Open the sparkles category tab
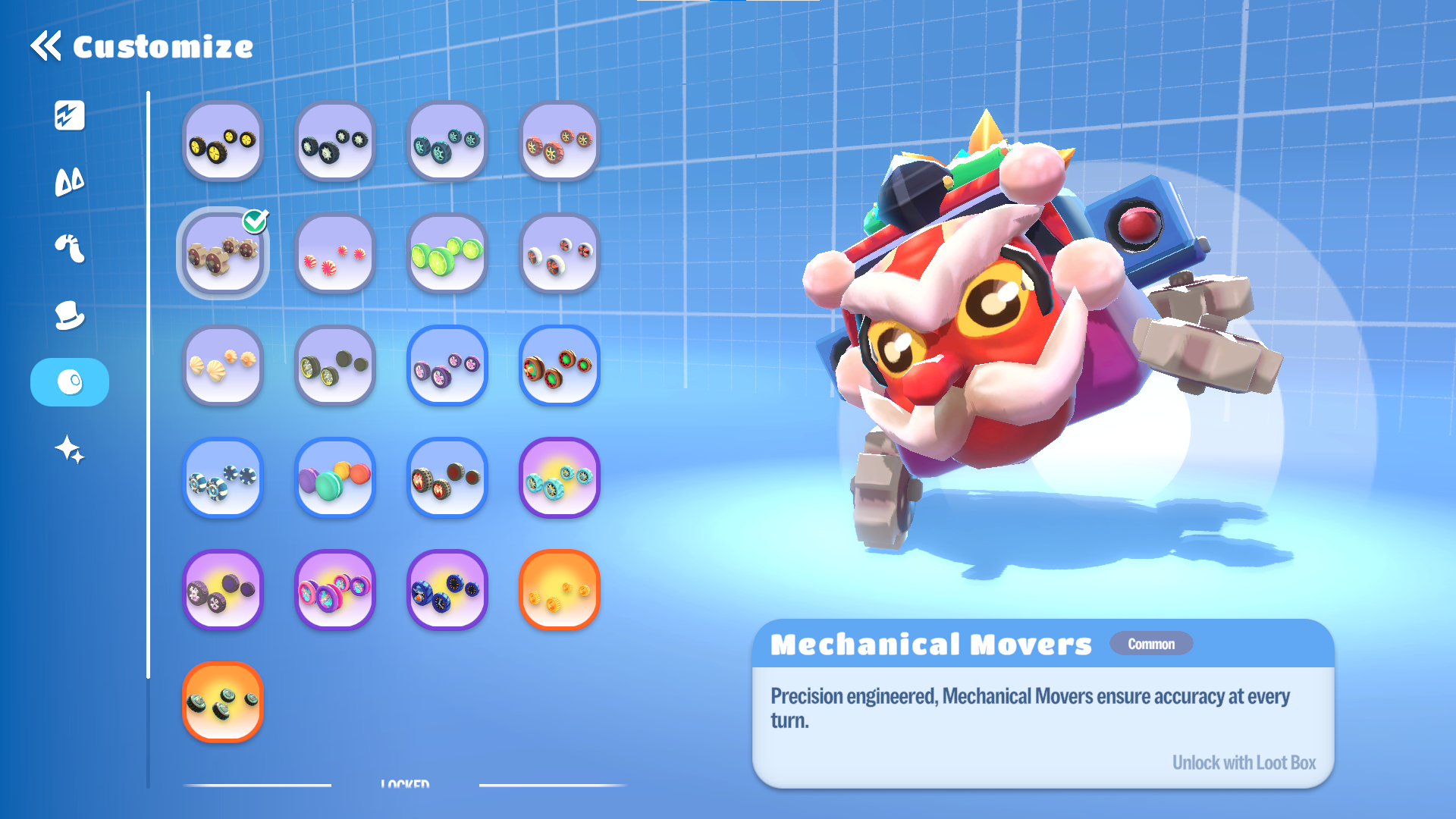Image resolution: width=1456 pixels, height=819 pixels. pyautogui.click(x=70, y=450)
